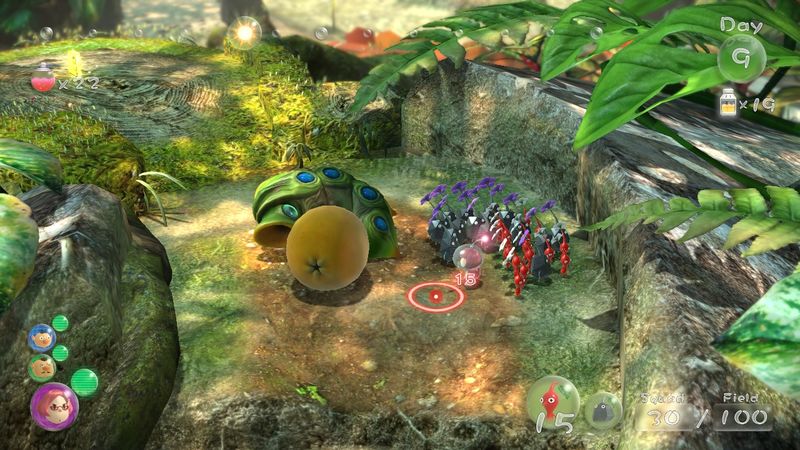Switch to Charlie's green portrait bubble
Image resolution: width=800 pixels, height=450 pixels.
pos(41,367)
